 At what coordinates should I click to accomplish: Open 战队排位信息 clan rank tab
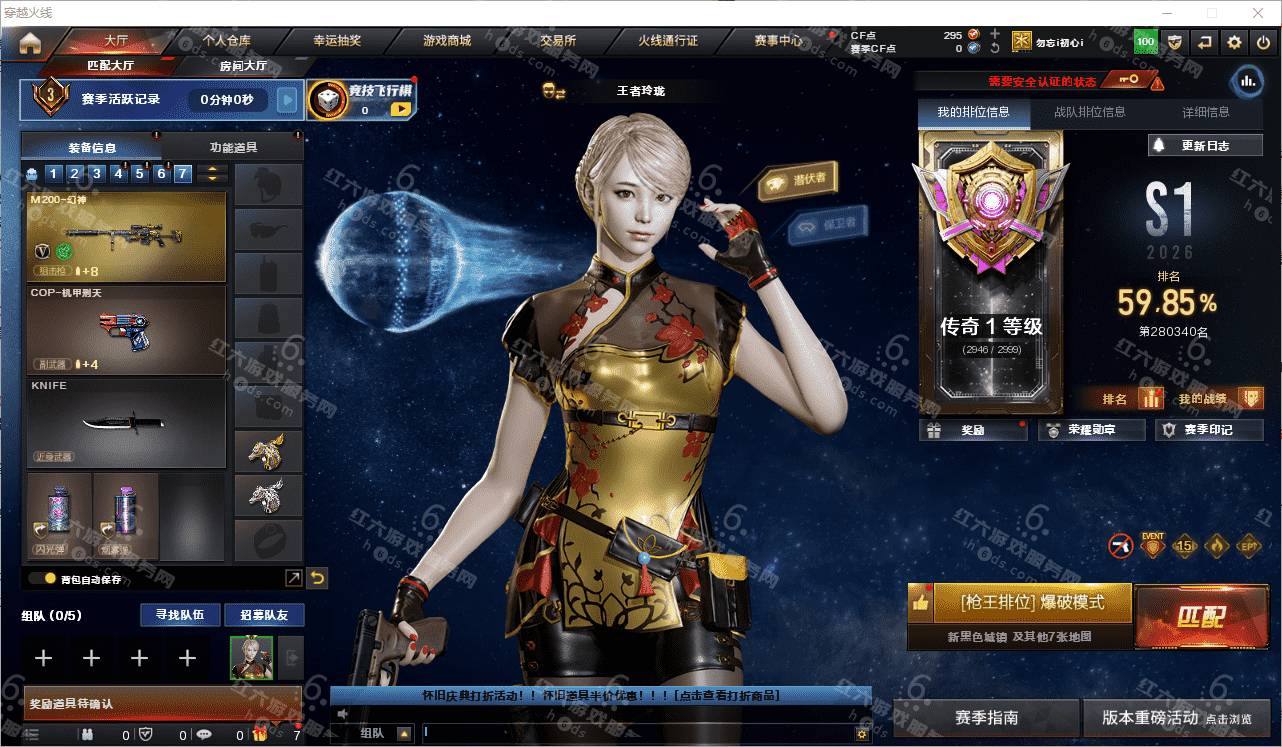coord(1089,112)
